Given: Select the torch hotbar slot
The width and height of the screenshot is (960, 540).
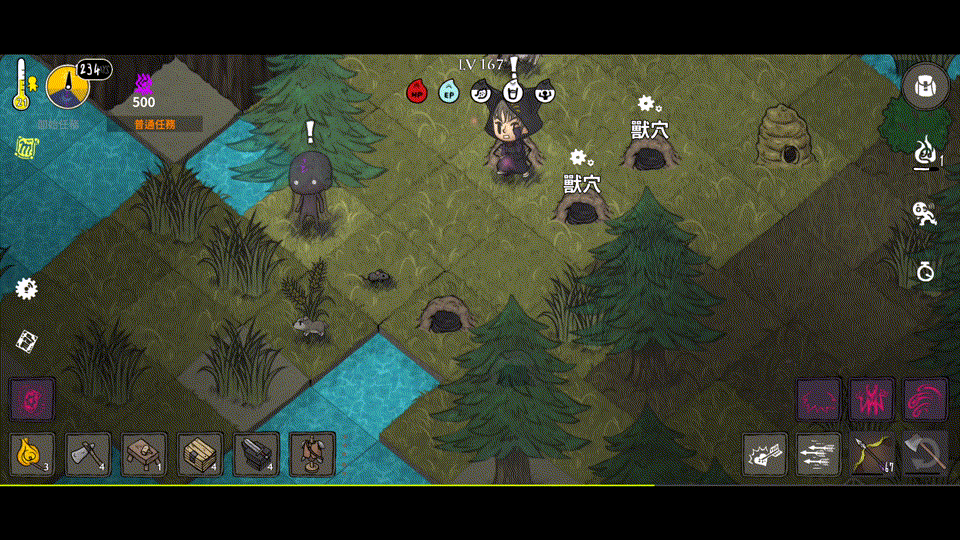Looking at the screenshot, I should 31,454.
